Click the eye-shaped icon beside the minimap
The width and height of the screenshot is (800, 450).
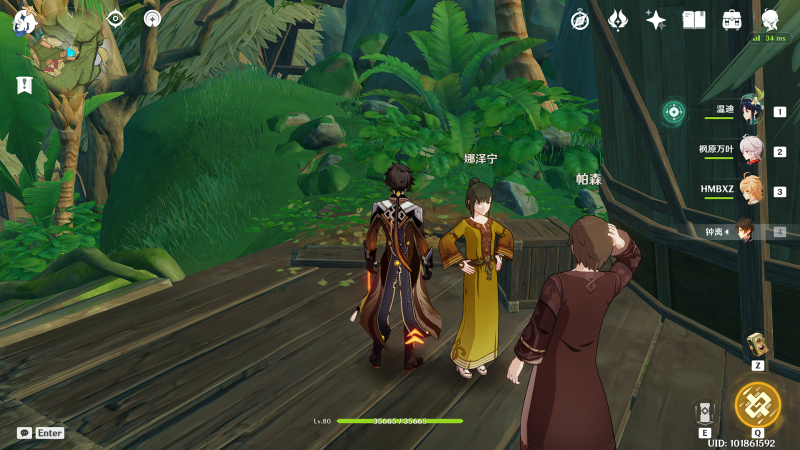point(116,18)
